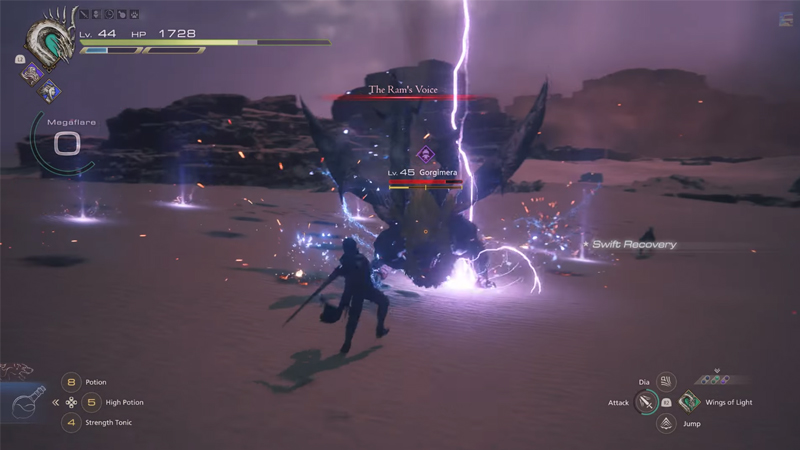Click the large potion flask icon
The width and height of the screenshot is (800, 450).
[x=25, y=406]
